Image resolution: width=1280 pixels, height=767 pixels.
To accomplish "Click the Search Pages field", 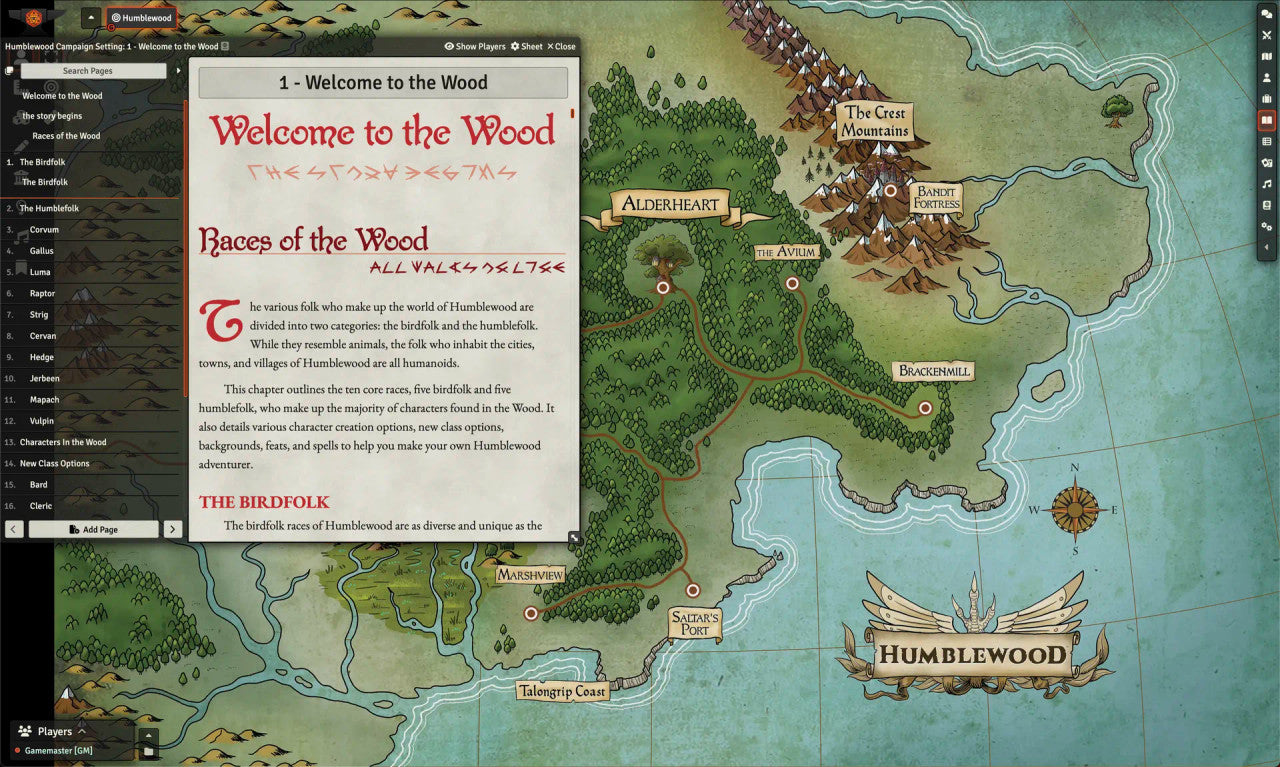I will (x=94, y=71).
